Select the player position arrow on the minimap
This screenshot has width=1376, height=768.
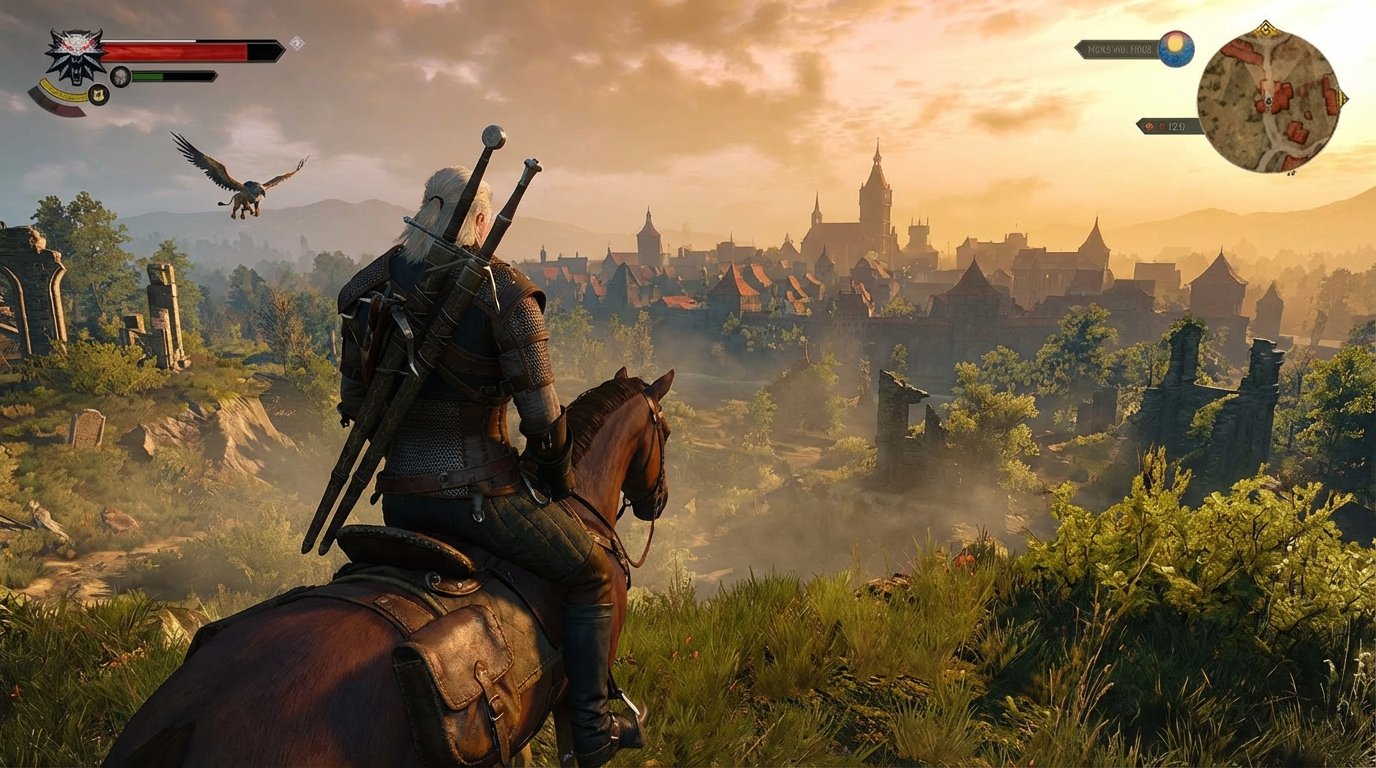[x=1268, y=102]
